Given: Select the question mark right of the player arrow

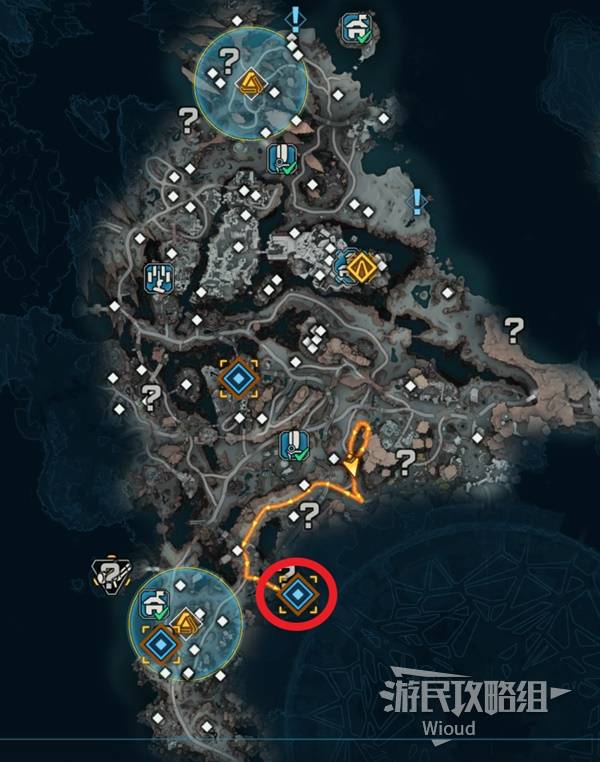Looking at the screenshot, I should [405, 461].
